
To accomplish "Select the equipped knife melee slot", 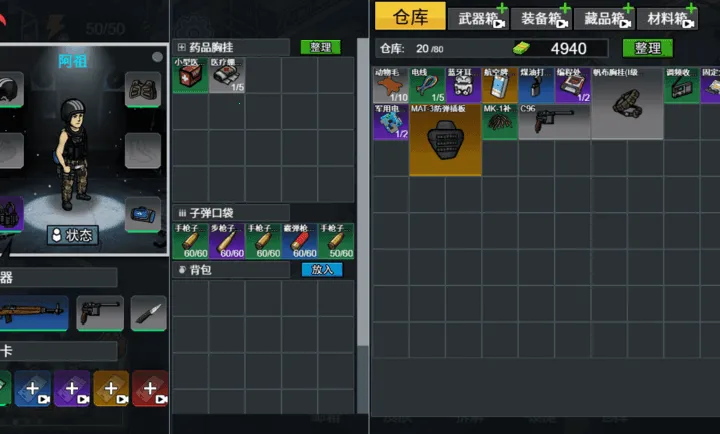I will coord(148,314).
